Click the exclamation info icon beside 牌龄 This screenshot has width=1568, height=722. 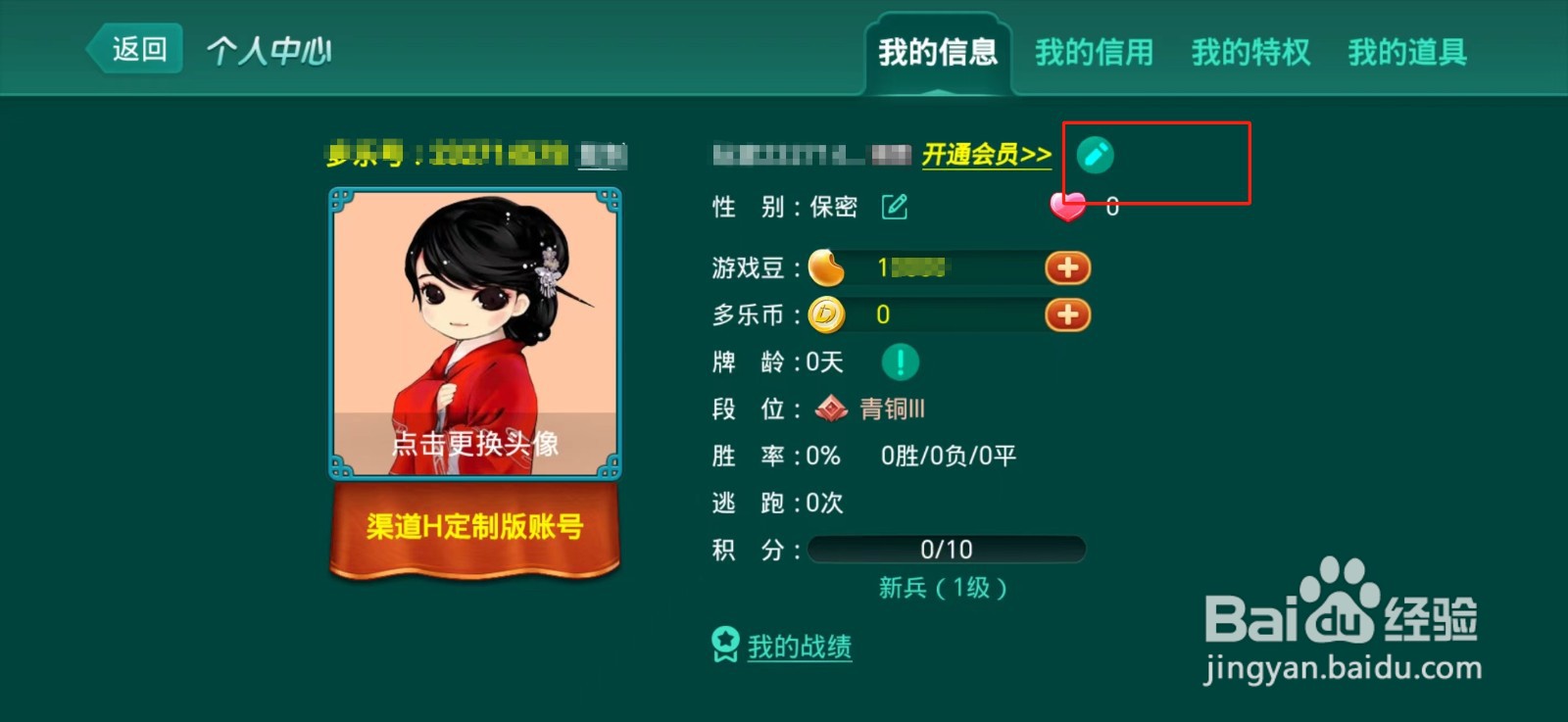[x=898, y=361]
